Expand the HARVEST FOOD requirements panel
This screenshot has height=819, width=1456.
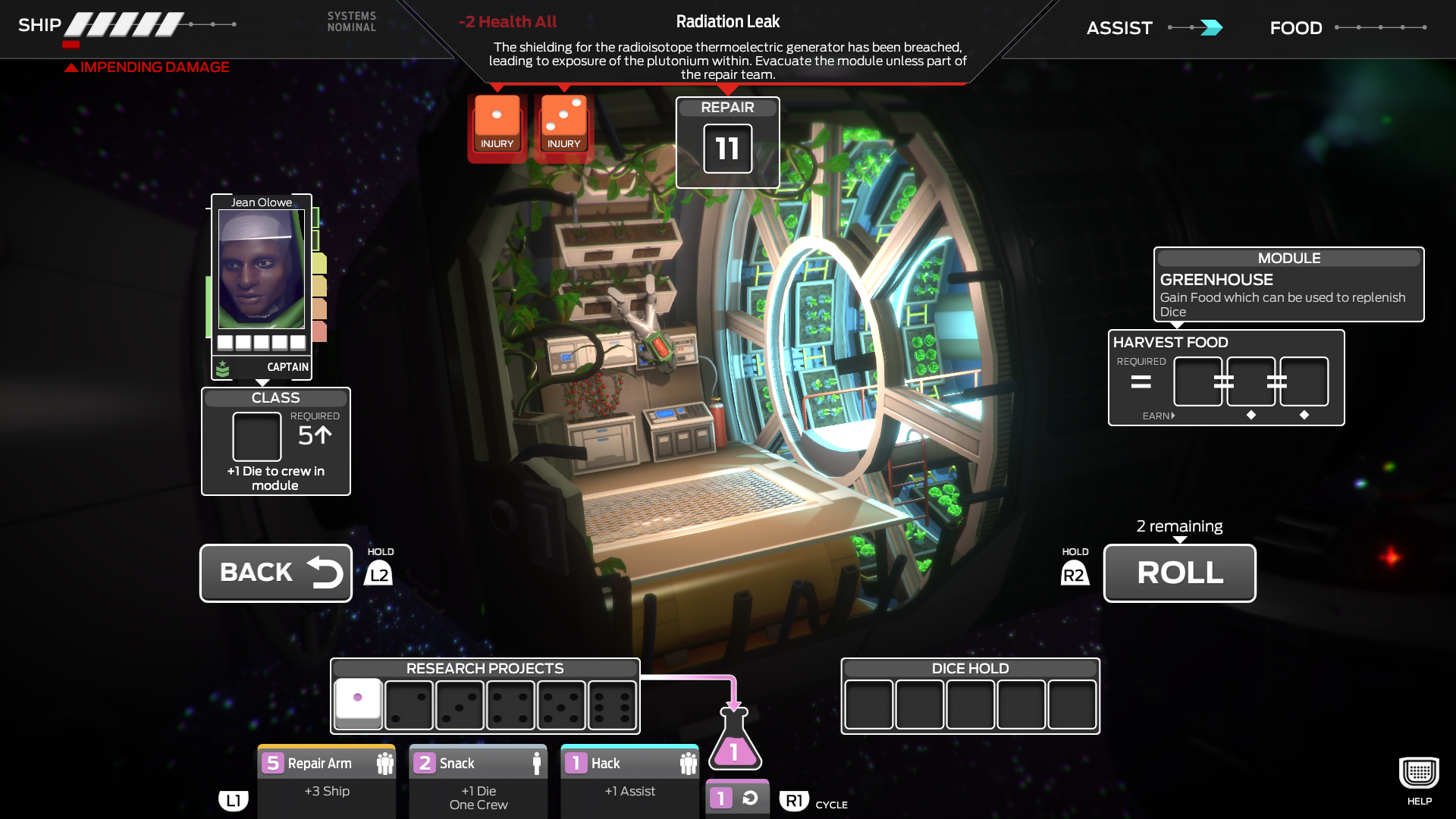1225,378
